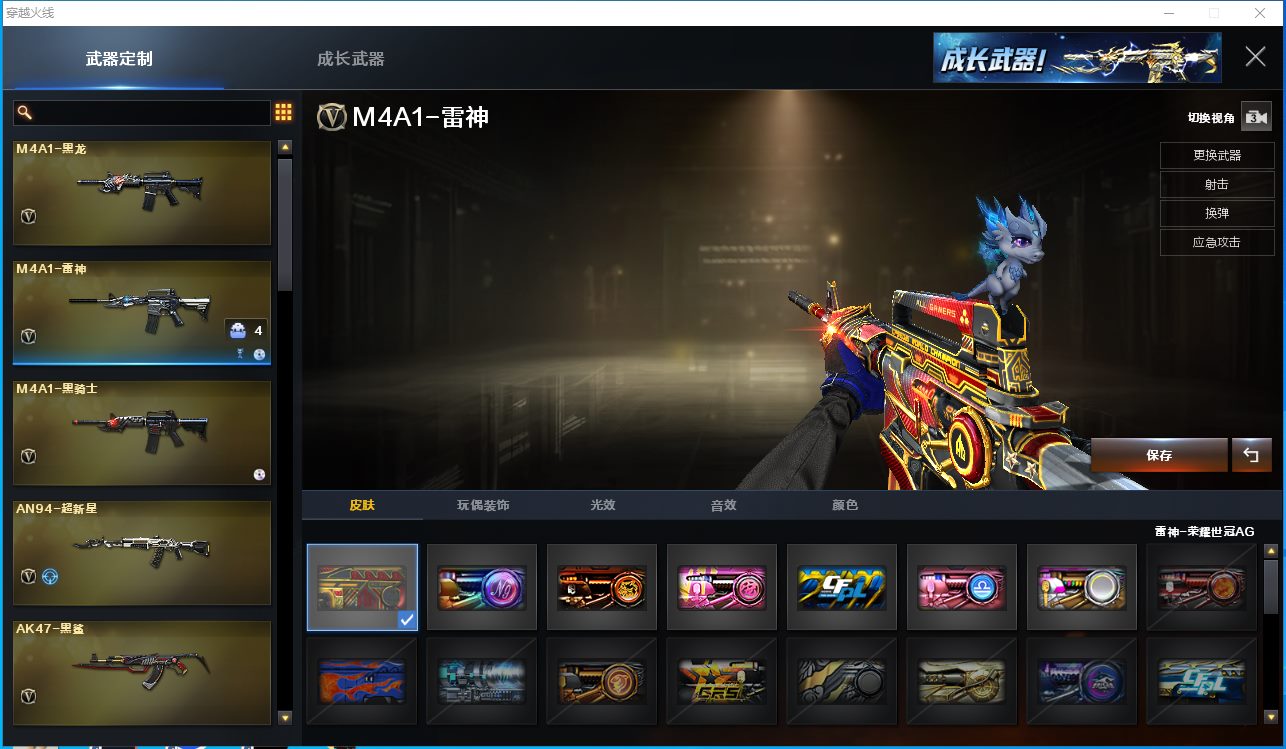Switch to the 光效 tab
This screenshot has height=749, width=1286.
[x=603, y=505]
